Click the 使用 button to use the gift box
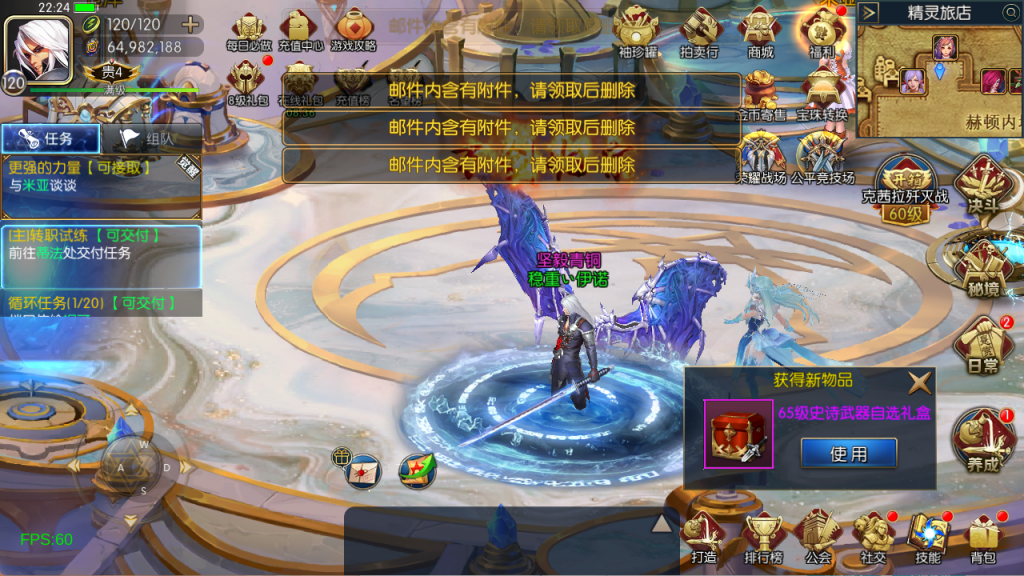The width and height of the screenshot is (1024, 576). tap(848, 454)
